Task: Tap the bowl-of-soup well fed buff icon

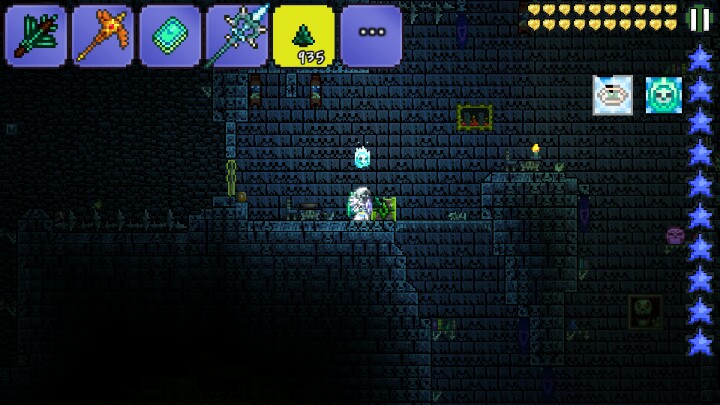Action: tap(612, 95)
